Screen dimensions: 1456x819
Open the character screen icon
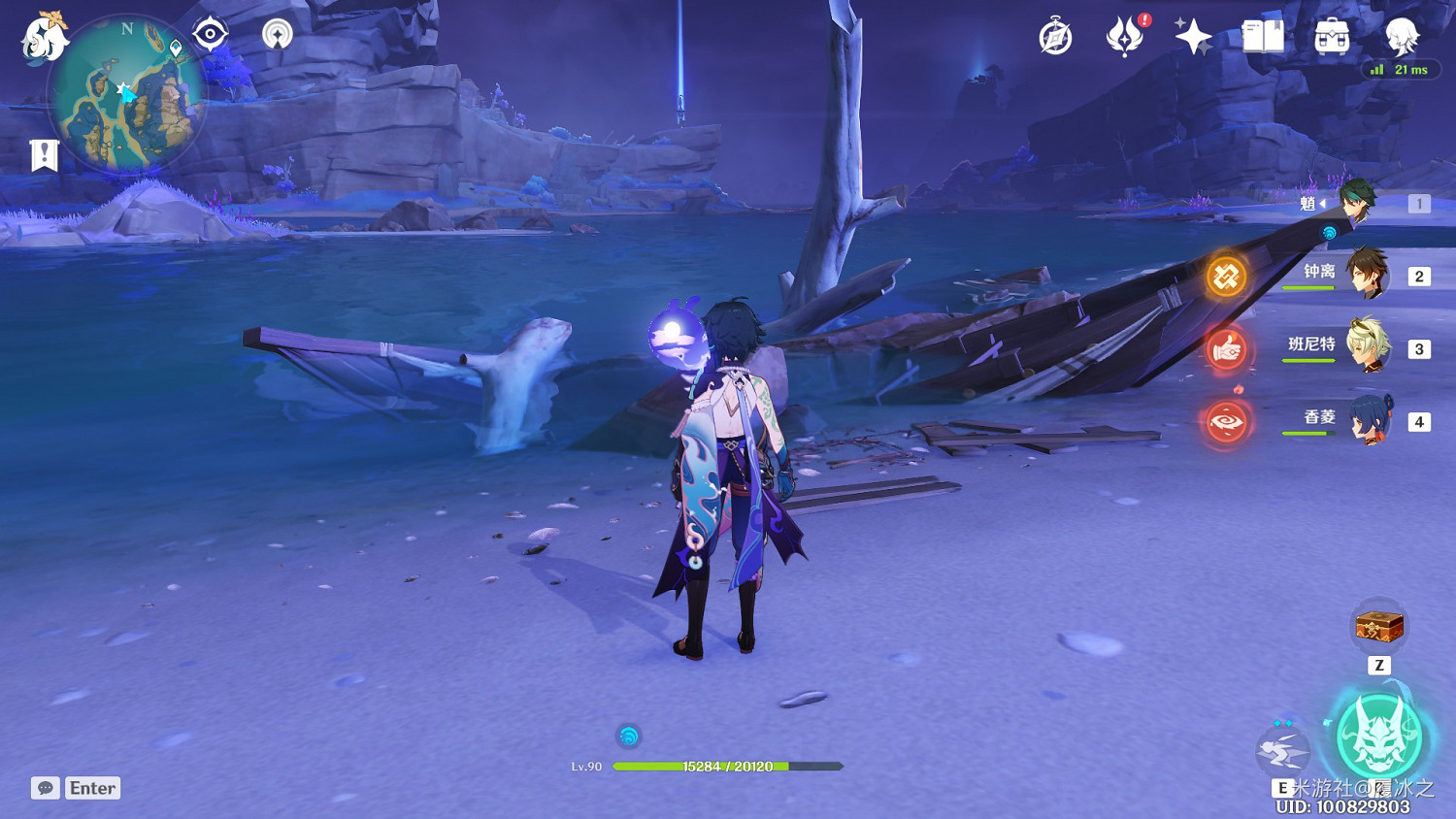pos(1402,37)
